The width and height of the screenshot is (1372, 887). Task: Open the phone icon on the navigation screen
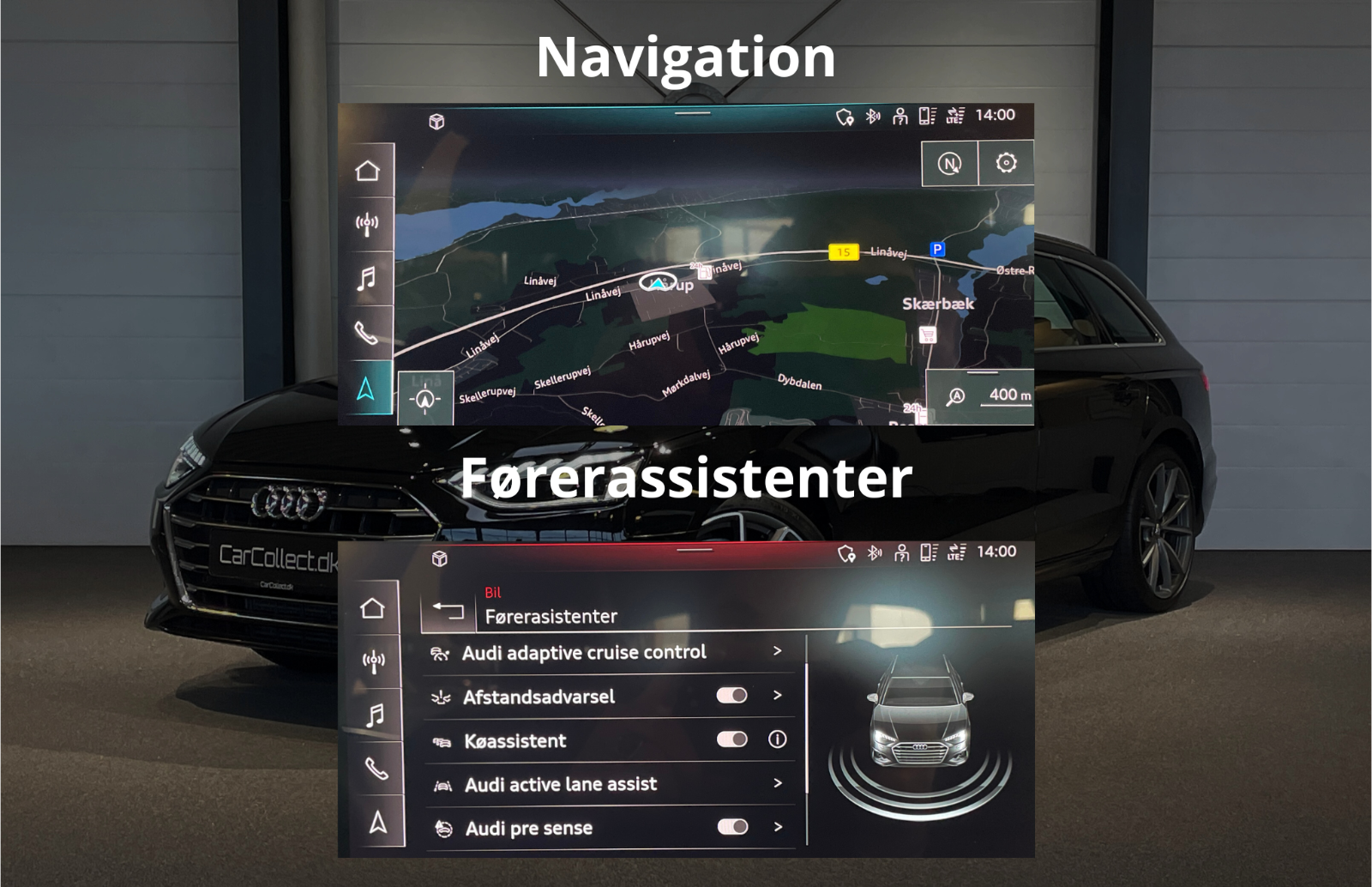coord(367,332)
